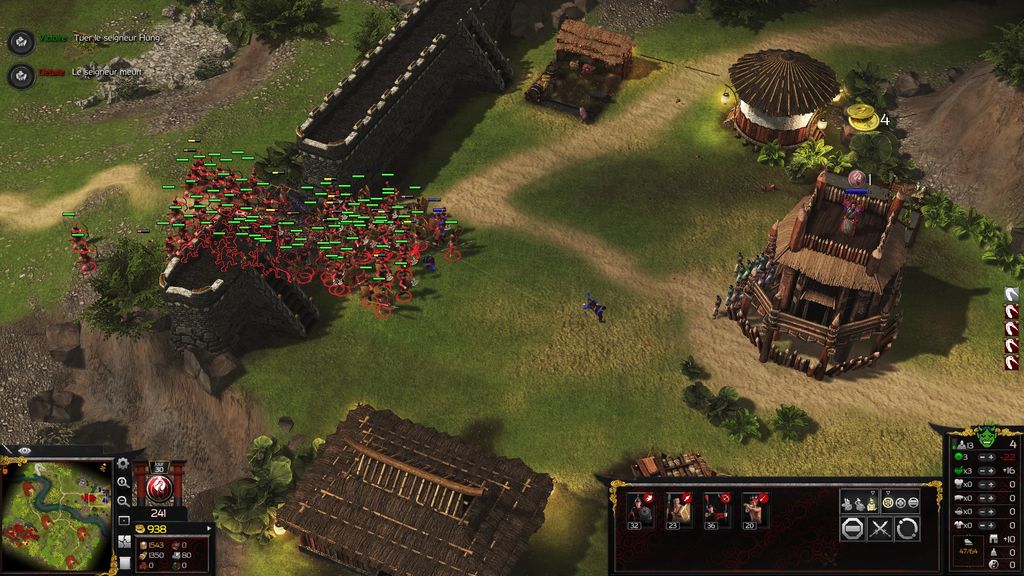This screenshot has width=1024, height=576.
Task: Activate the crossed swords attack command
Action: coord(879,529)
